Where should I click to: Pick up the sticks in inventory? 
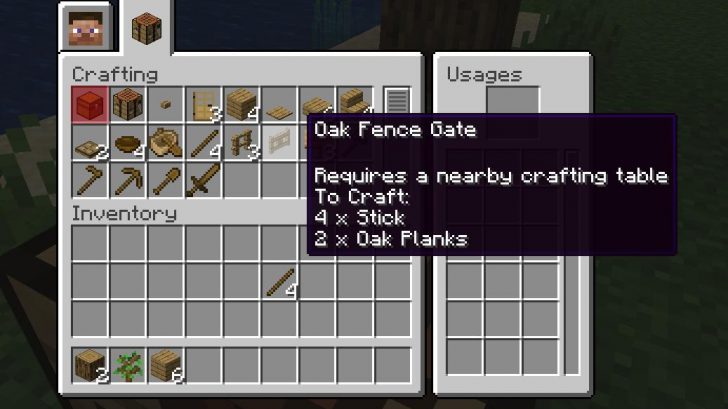280,281
